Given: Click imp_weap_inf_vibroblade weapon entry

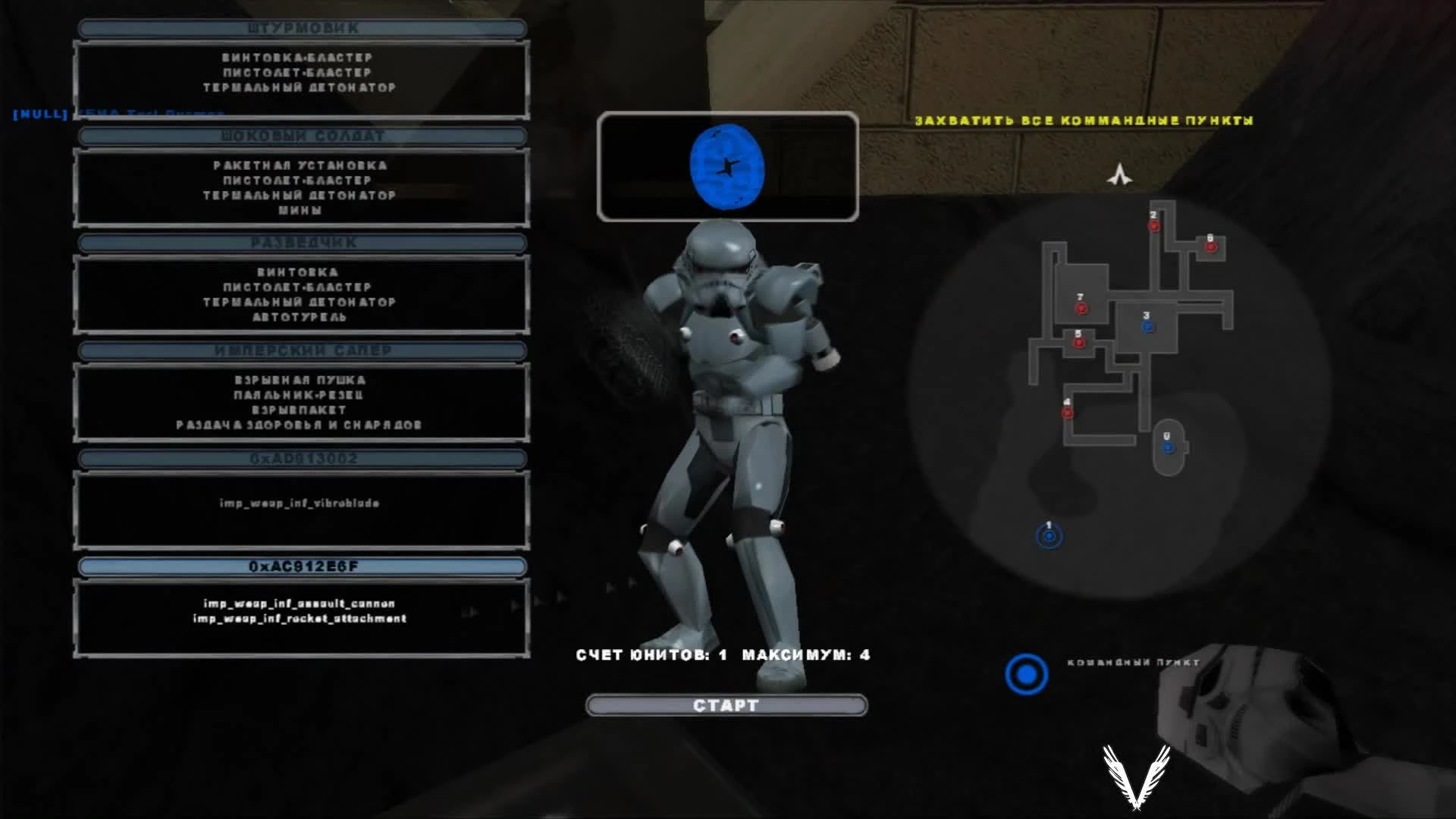Looking at the screenshot, I should 300,503.
